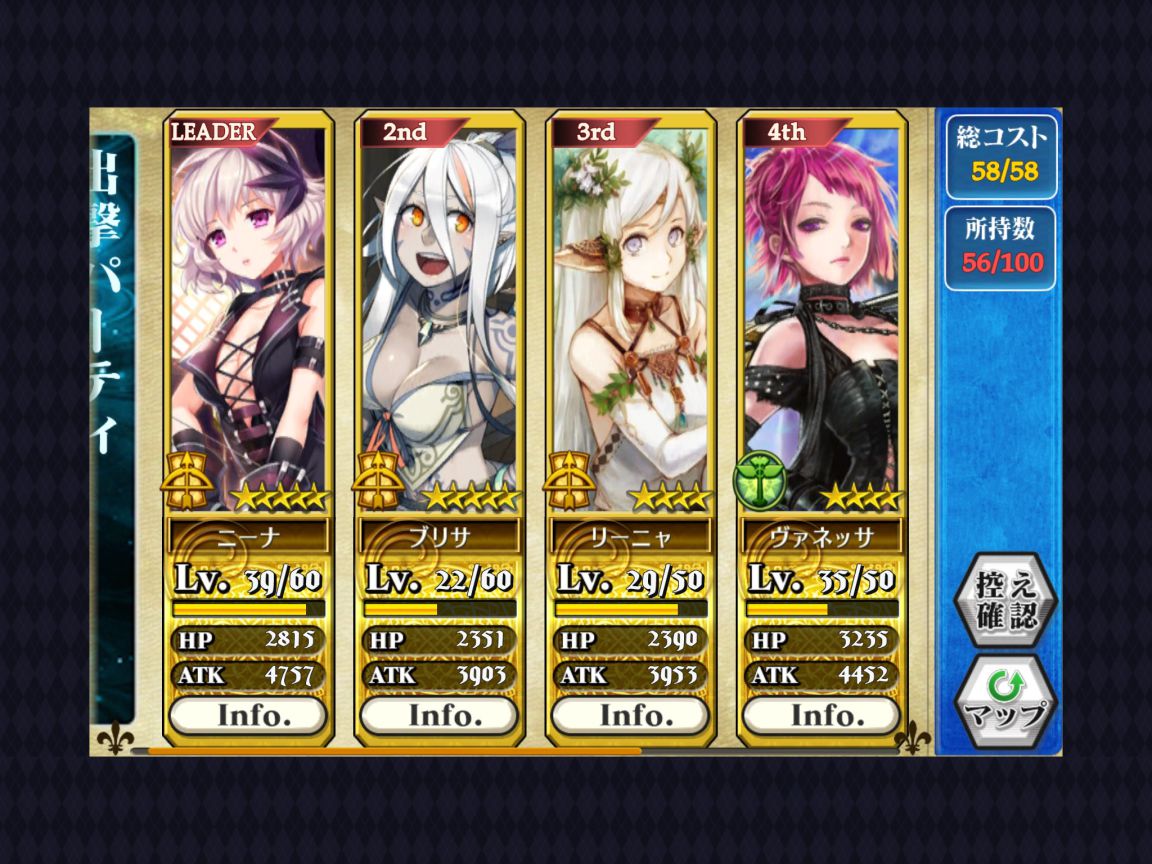Select the 2nd slot card of ブリサ
The height and width of the screenshot is (864, 1152).
[x=439, y=310]
